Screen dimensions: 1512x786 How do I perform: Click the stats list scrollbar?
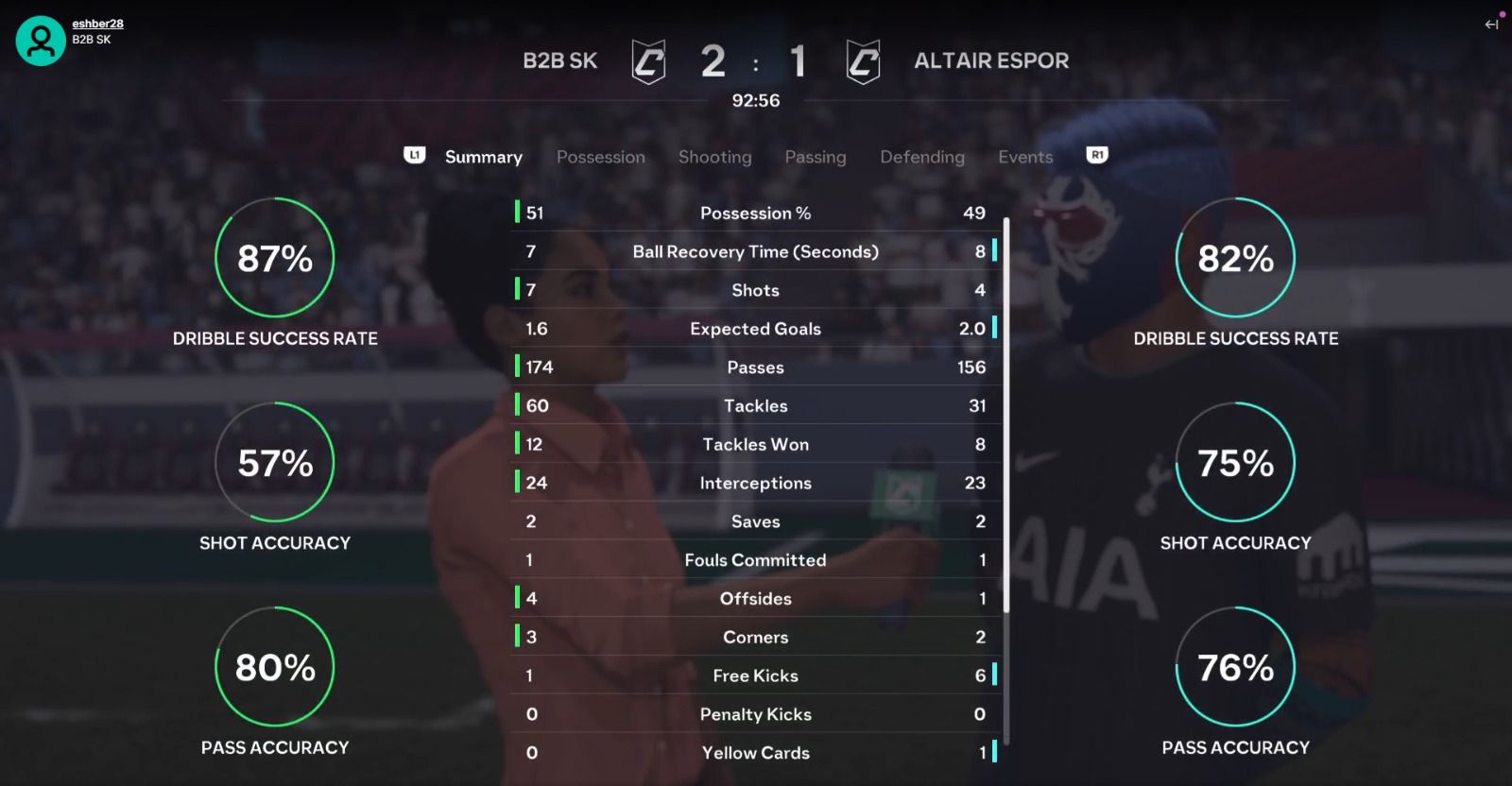(1006, 416)
